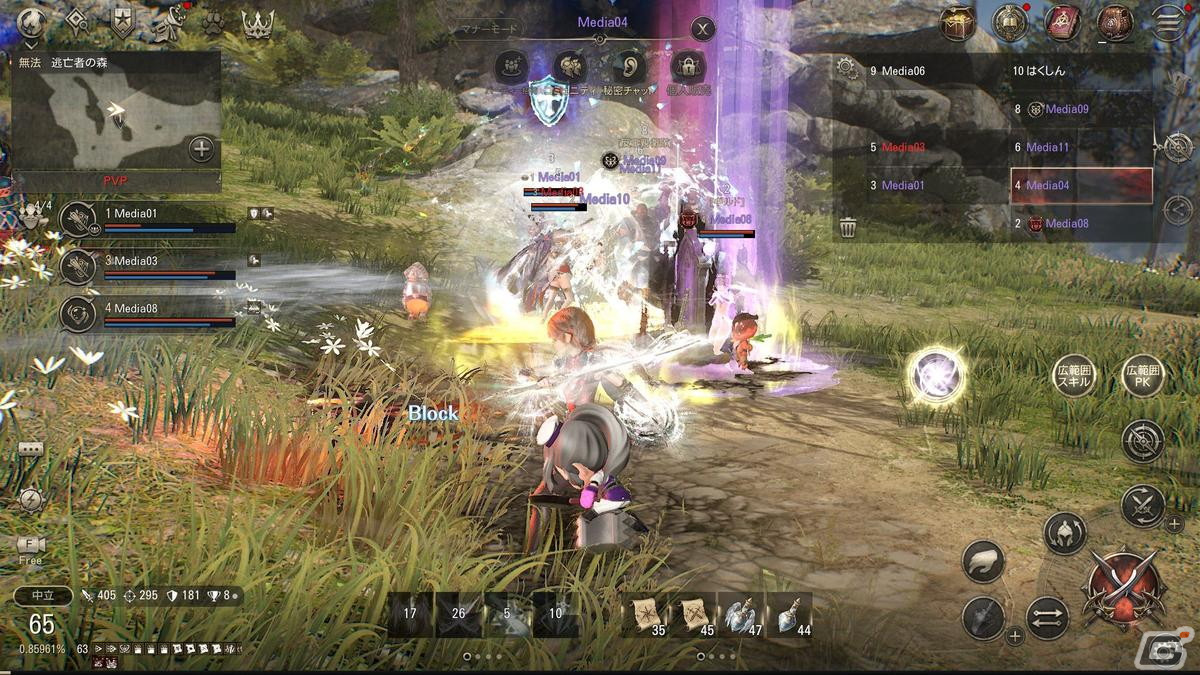Expand the minimap with the plus button
1200x675 pixels.
coord(202,150)
